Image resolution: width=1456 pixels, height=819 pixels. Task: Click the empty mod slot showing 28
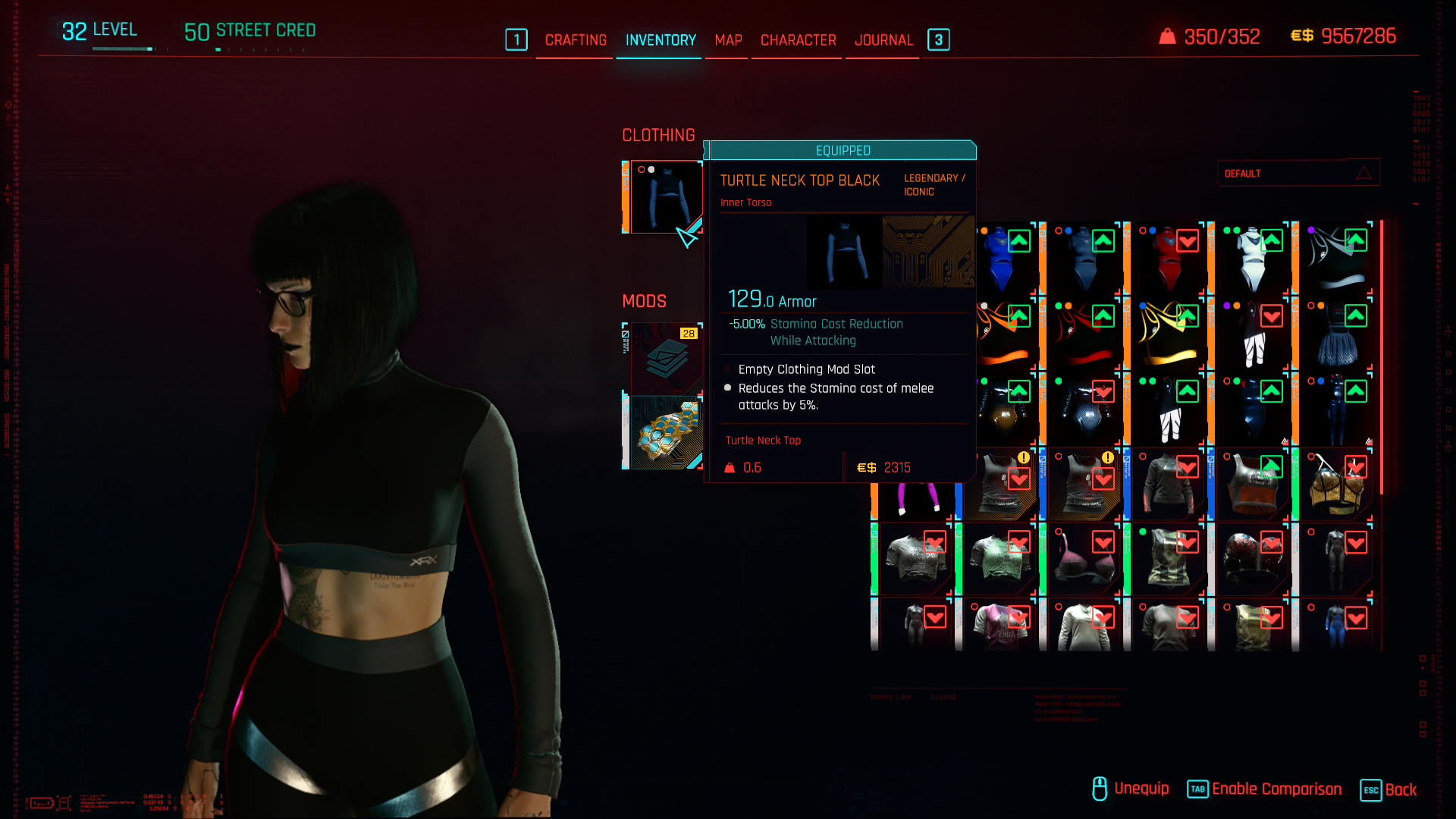(665, 358)
